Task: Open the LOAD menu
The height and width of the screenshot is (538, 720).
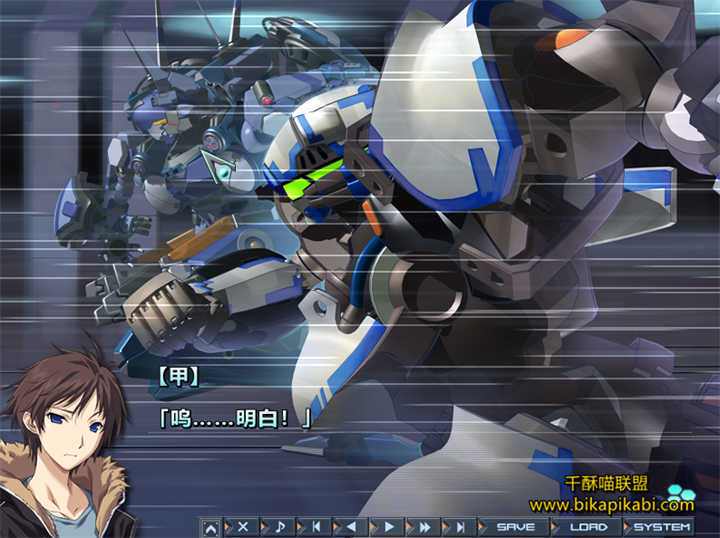Action: [x=588, y=526]
